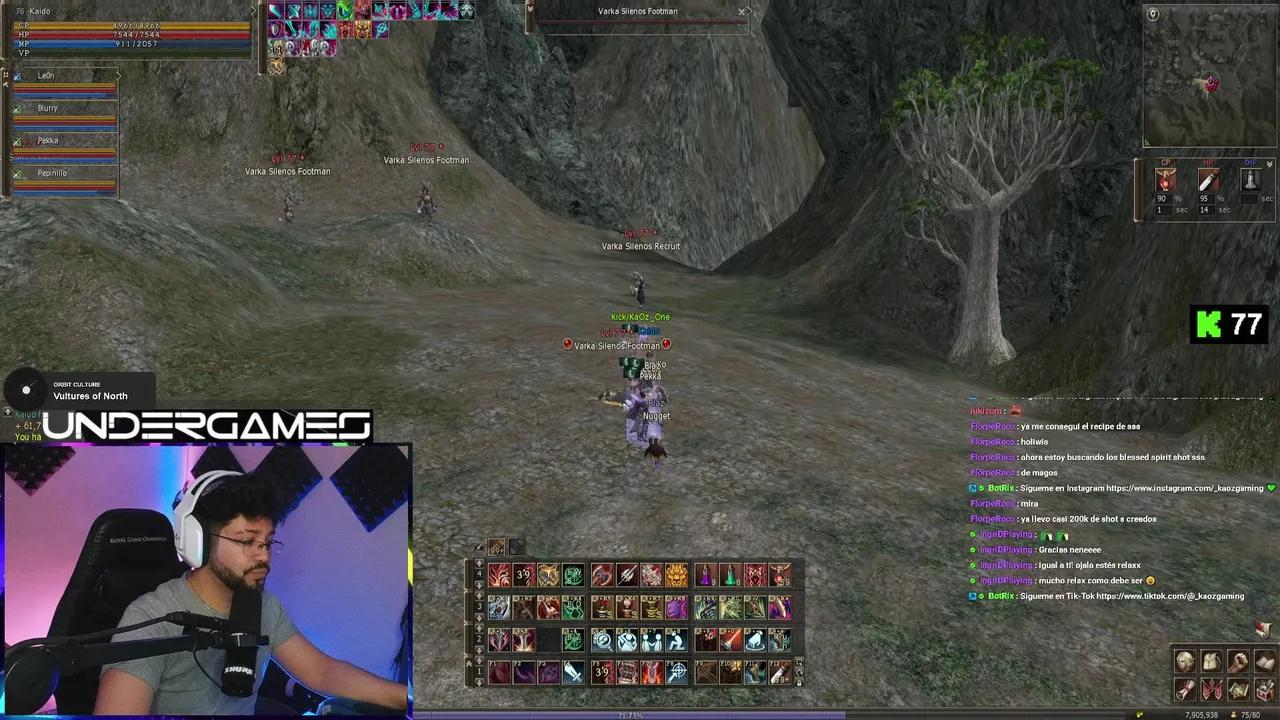Open the skills book icon
Viewport: 1280px width, 720px height.
[1262, 662]
